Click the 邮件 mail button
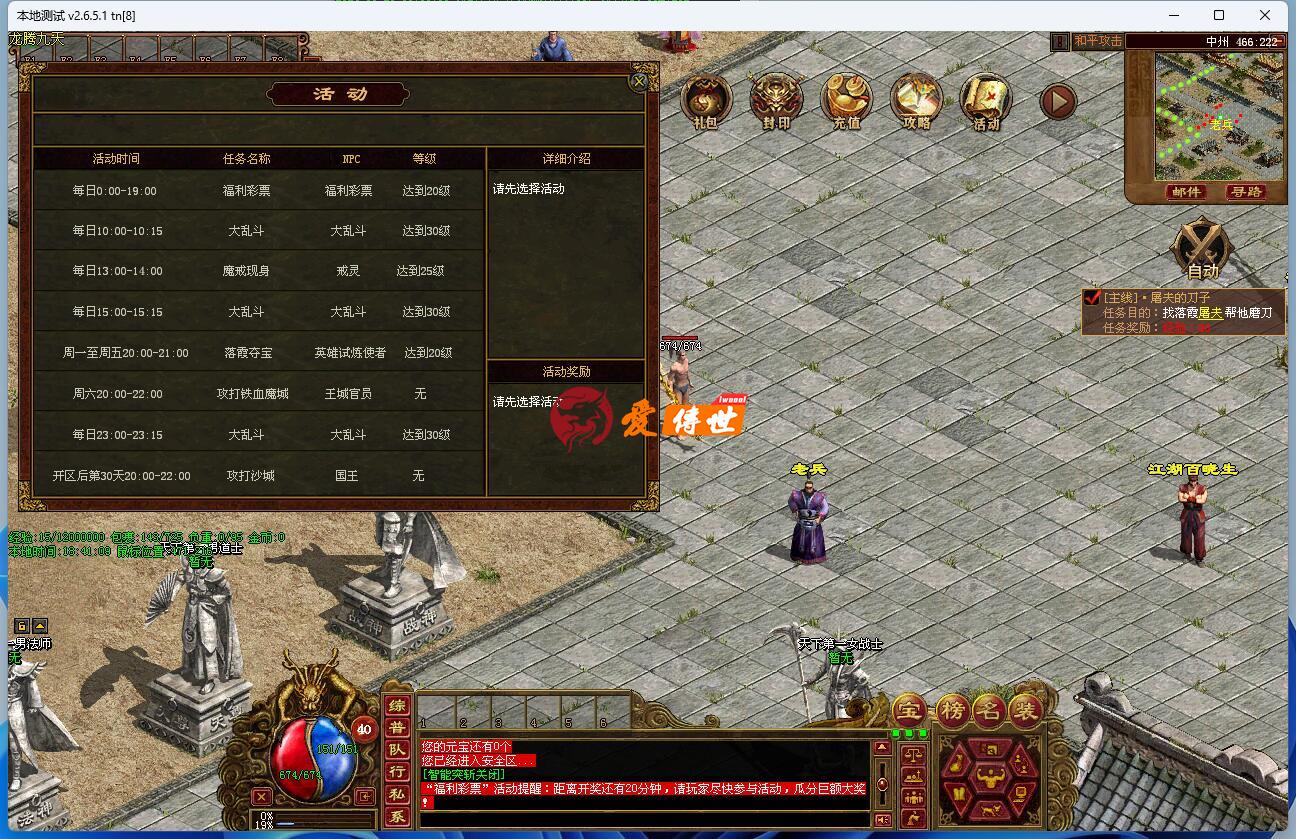This screenshot has width=1296, height=839. [1186, 192]
